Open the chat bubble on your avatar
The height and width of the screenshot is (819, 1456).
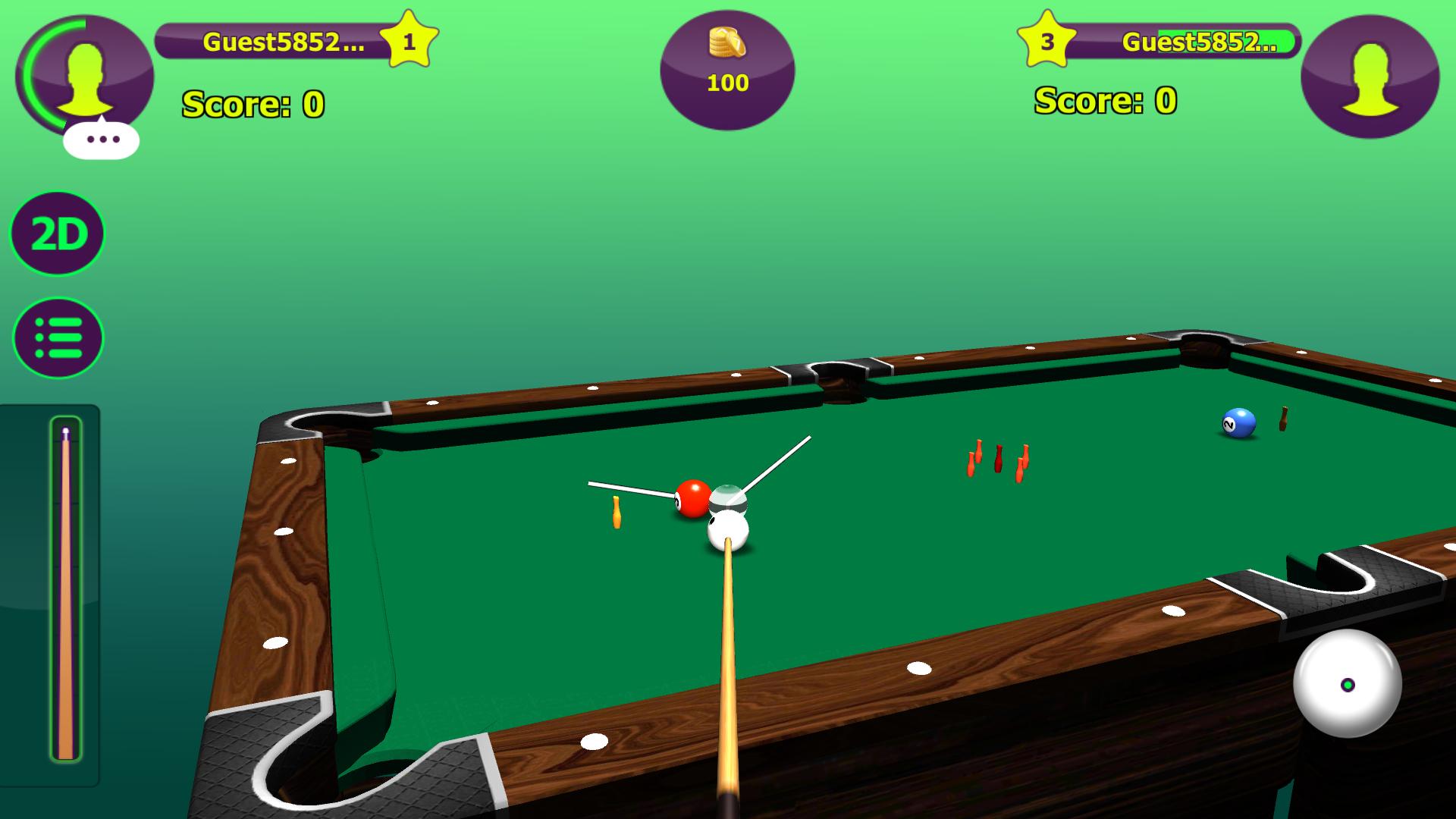[x=102, y=139]
